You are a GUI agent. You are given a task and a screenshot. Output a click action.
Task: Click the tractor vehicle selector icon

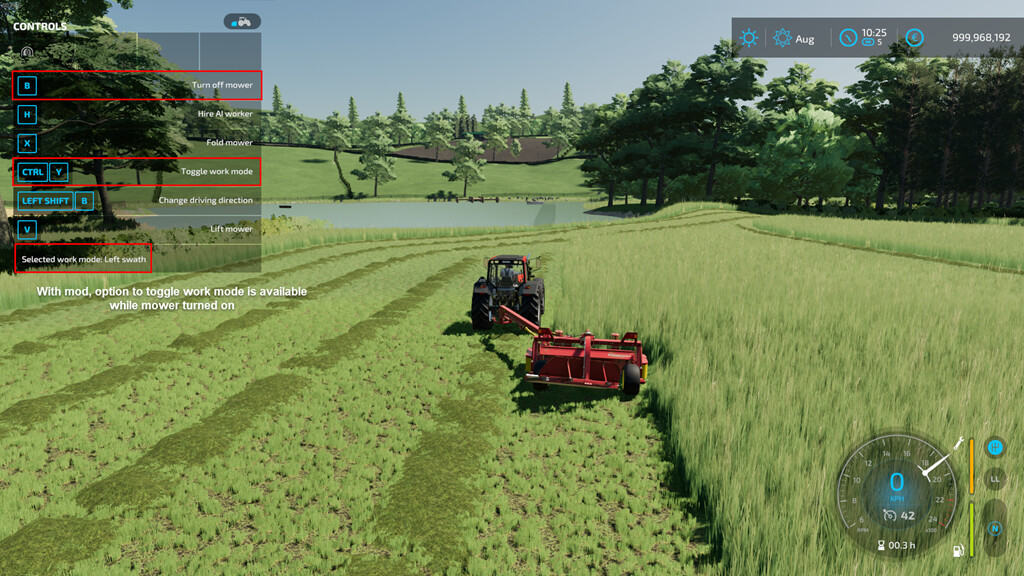(242, 21)
